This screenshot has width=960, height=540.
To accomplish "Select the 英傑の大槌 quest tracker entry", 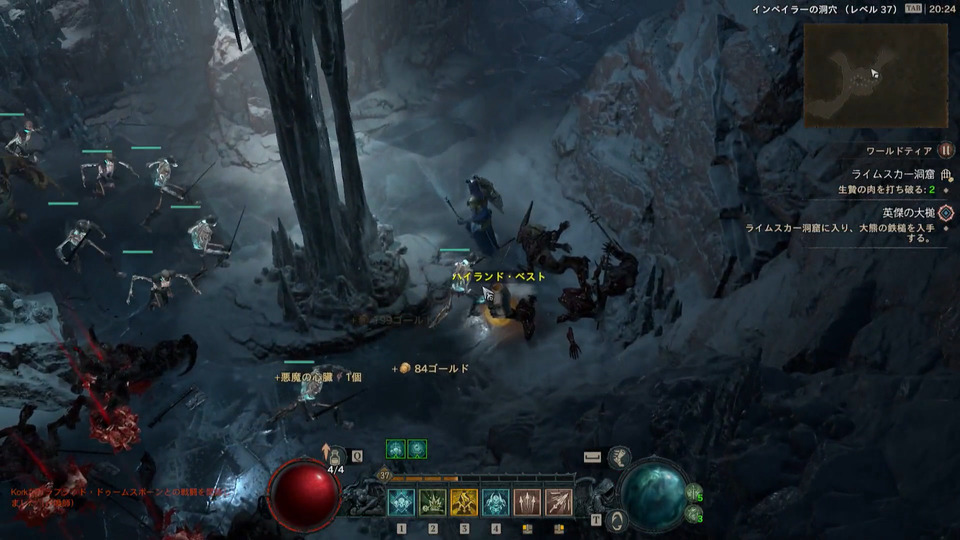I will (908, 213).
